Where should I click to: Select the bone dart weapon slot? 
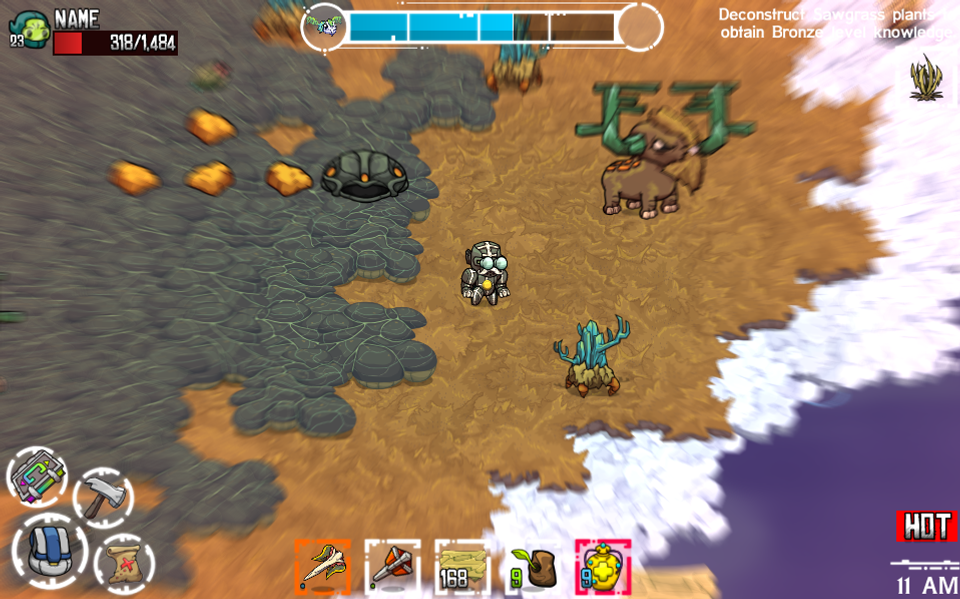pos(322,568)
